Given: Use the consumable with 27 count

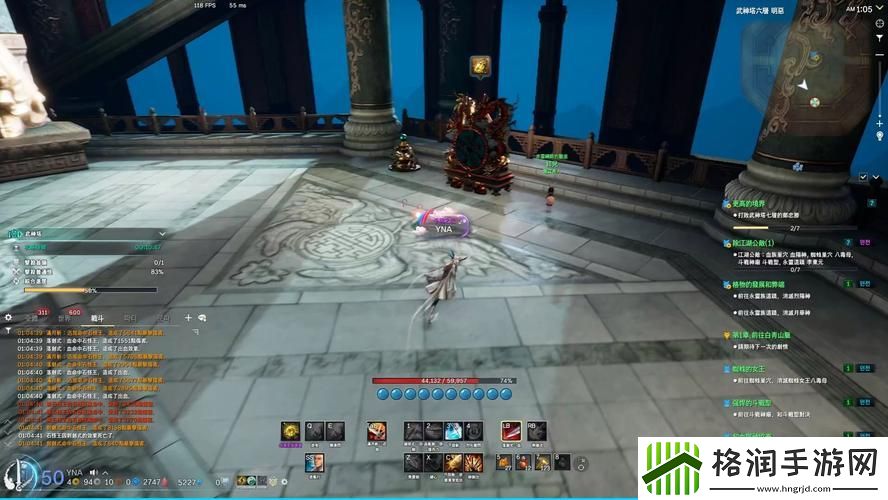Looking at the screenshot, I should (x=503, y=461).
